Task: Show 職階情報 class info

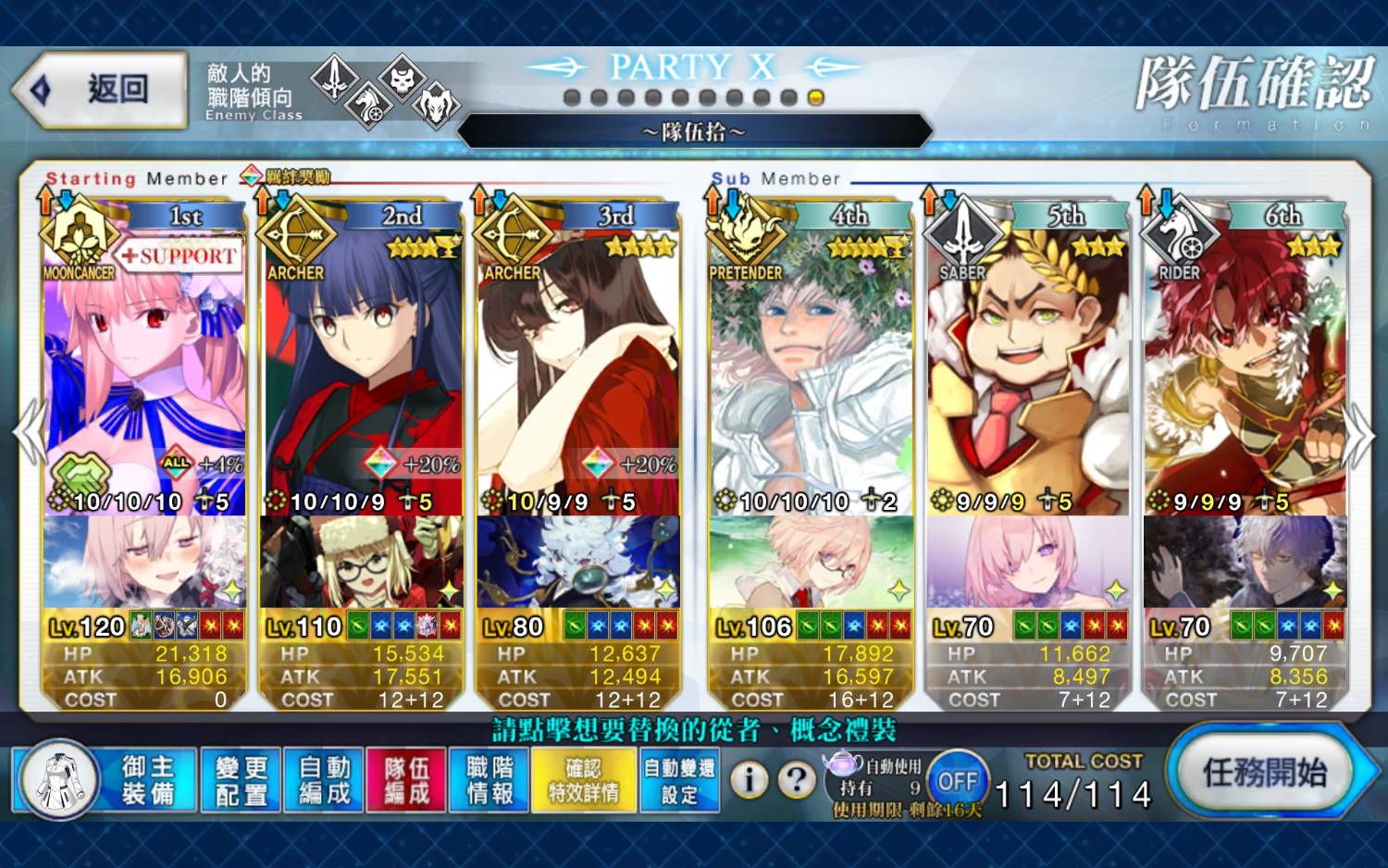Action: coord(490,780)
